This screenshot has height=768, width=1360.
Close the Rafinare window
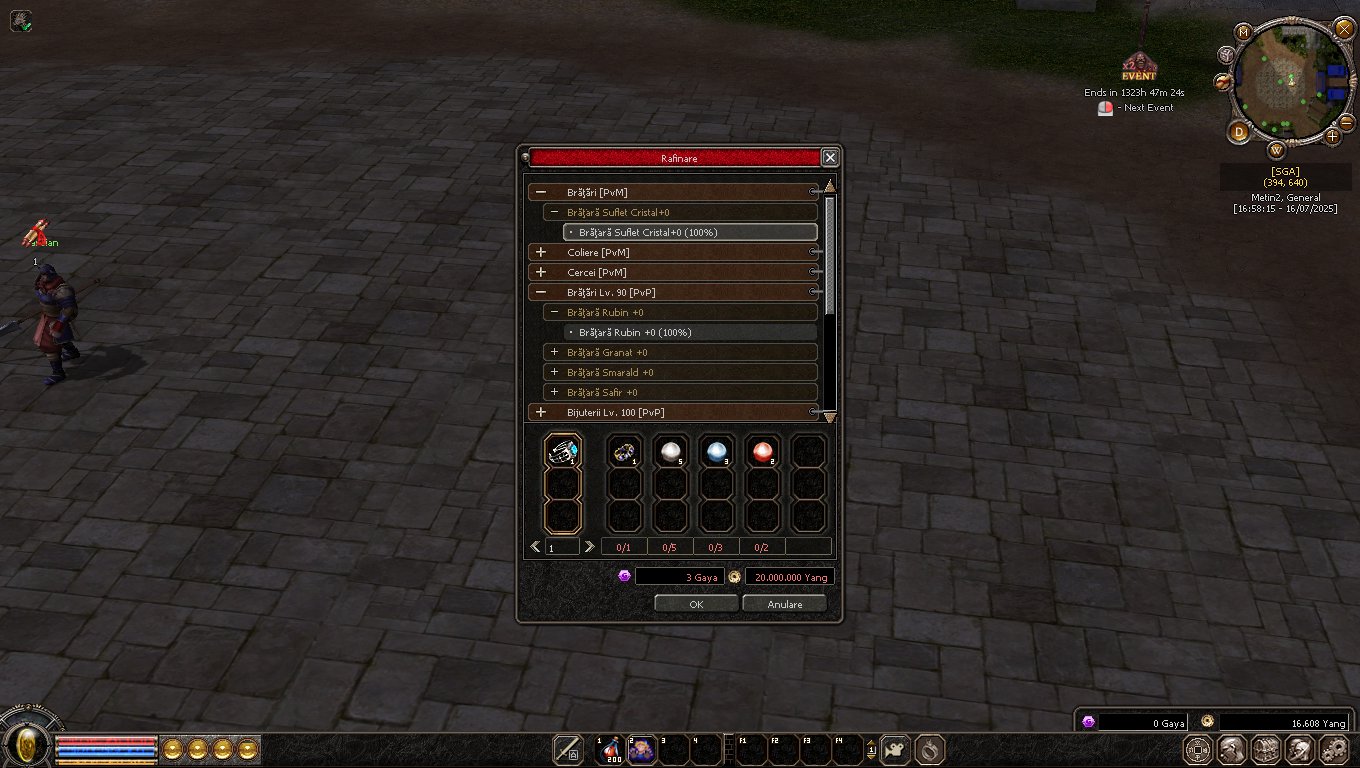[x=830, y=158]
